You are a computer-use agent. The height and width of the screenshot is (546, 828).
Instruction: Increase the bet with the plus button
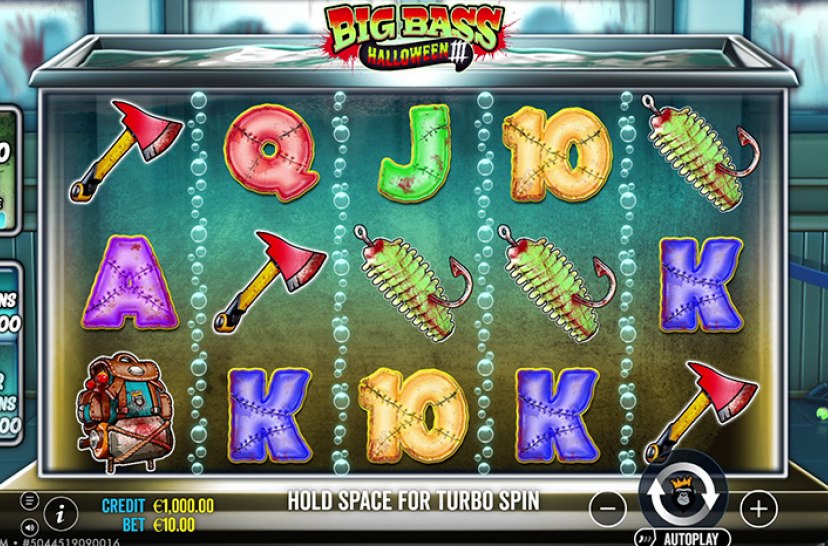(758, 507)
